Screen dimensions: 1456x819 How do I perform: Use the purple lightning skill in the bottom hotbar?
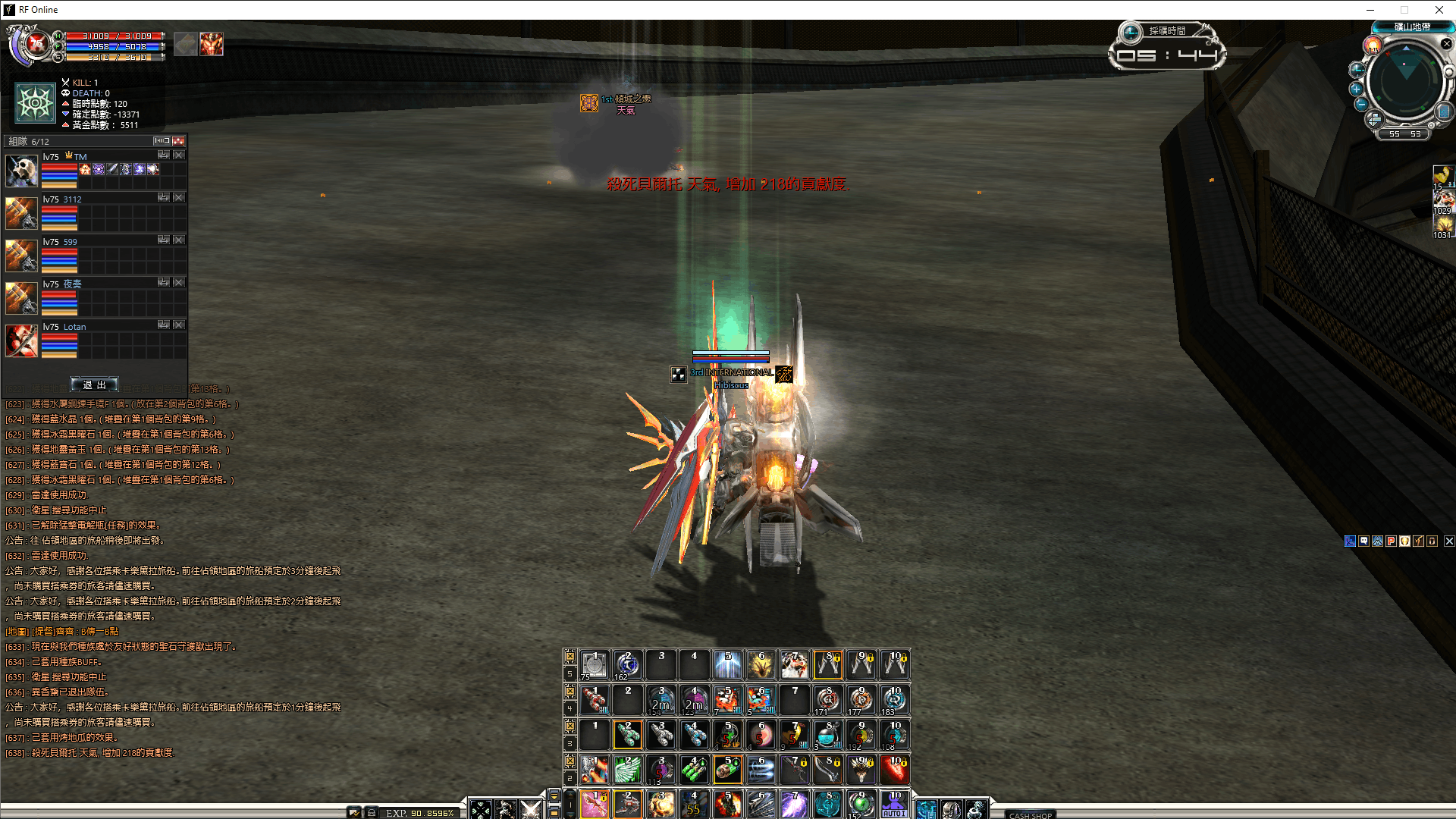coord(794,805)
